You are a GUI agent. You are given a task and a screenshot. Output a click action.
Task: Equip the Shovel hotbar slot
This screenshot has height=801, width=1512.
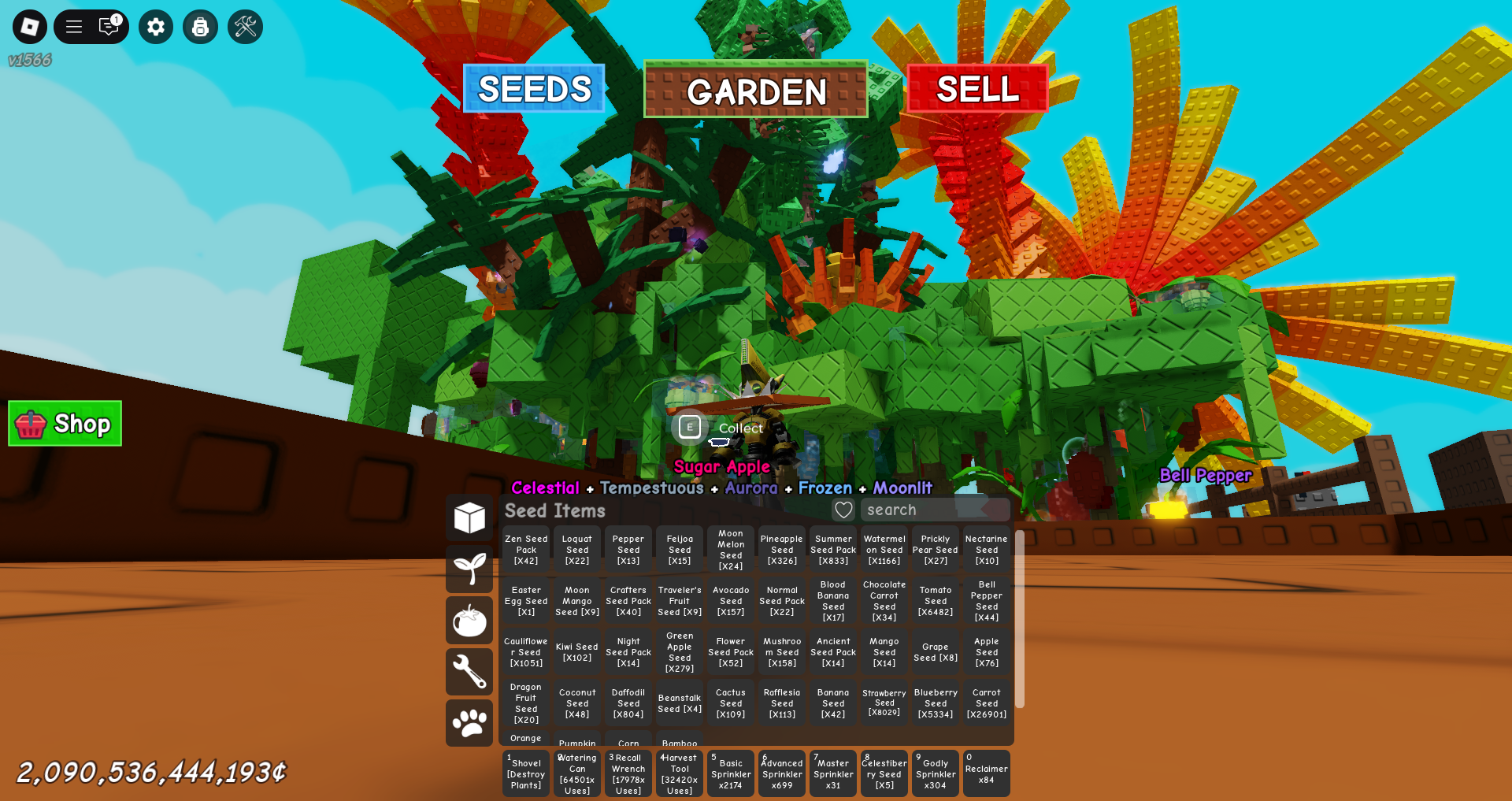tap(526, 773)
